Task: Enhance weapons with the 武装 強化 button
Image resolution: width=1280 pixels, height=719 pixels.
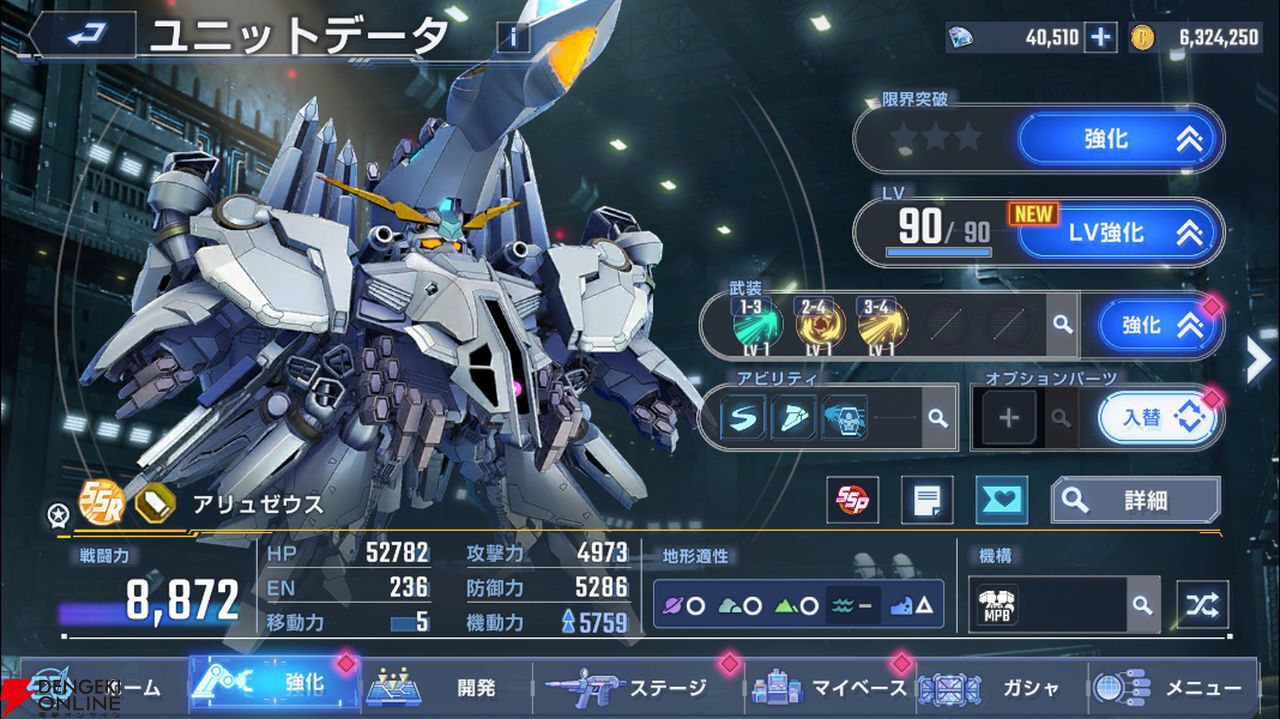Action: (x=1158, y=326)
